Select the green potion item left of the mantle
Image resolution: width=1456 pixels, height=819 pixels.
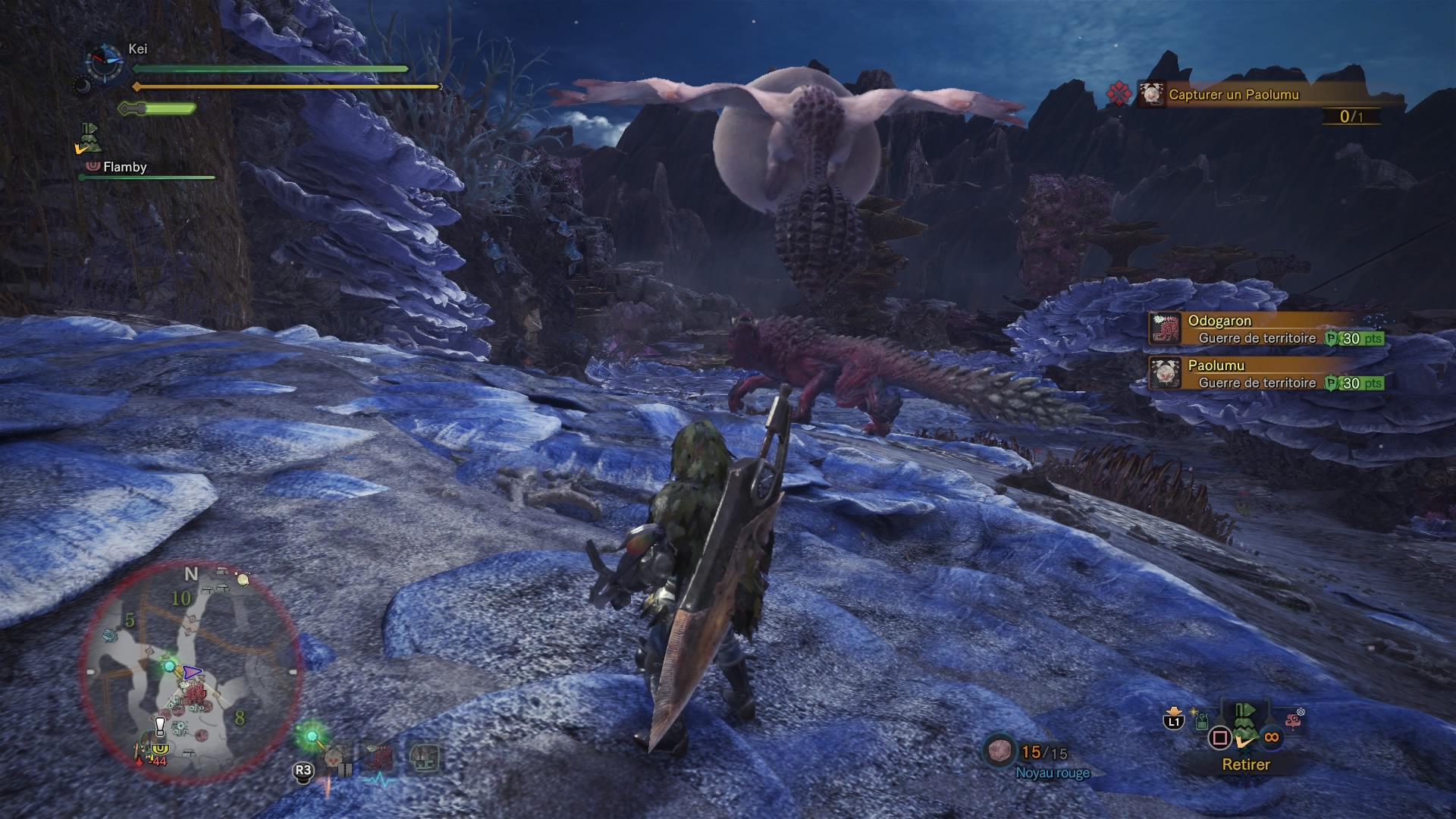click(x=1202, y=721)
